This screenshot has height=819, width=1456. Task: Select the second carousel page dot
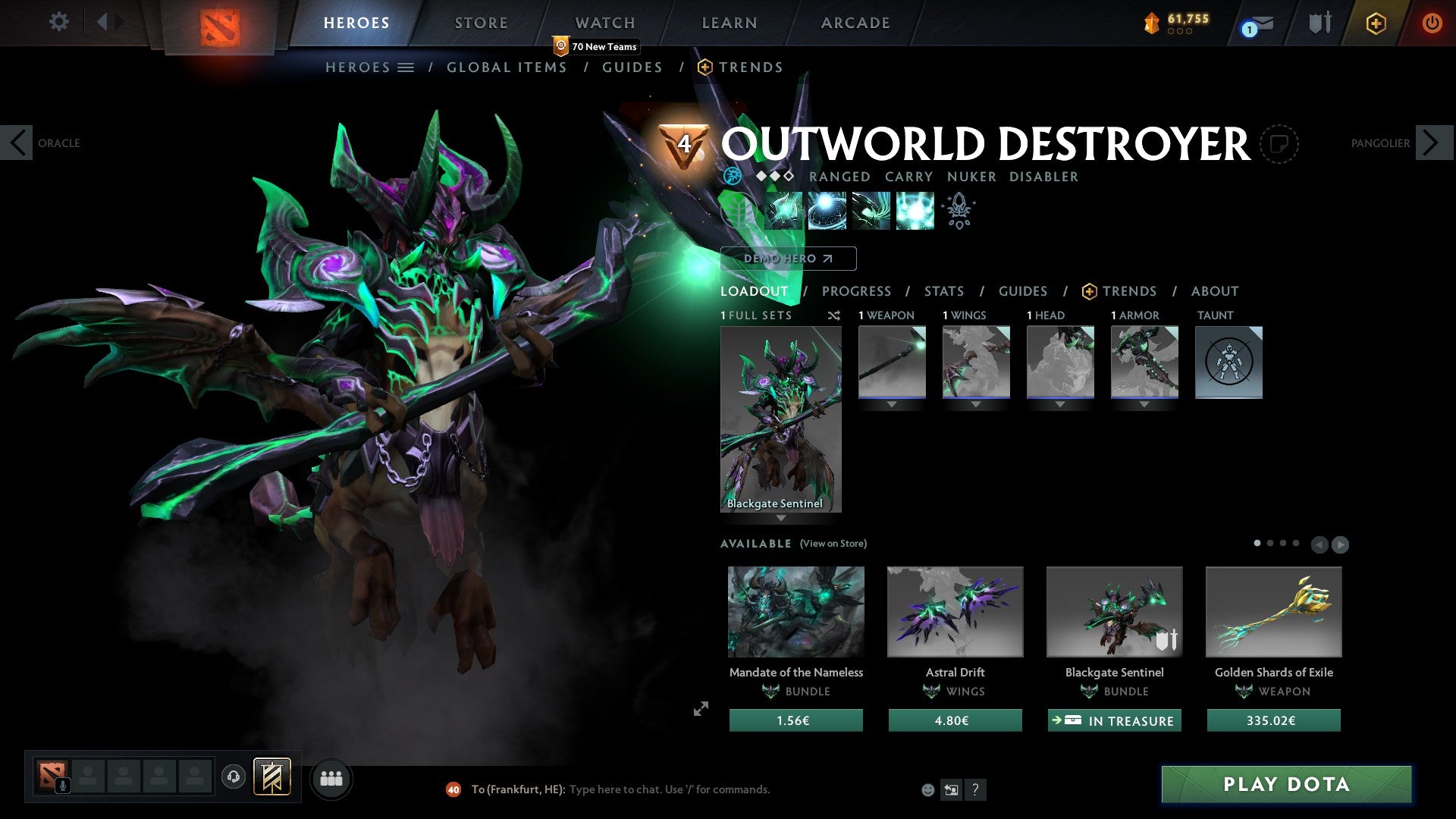pos(1269,543)
